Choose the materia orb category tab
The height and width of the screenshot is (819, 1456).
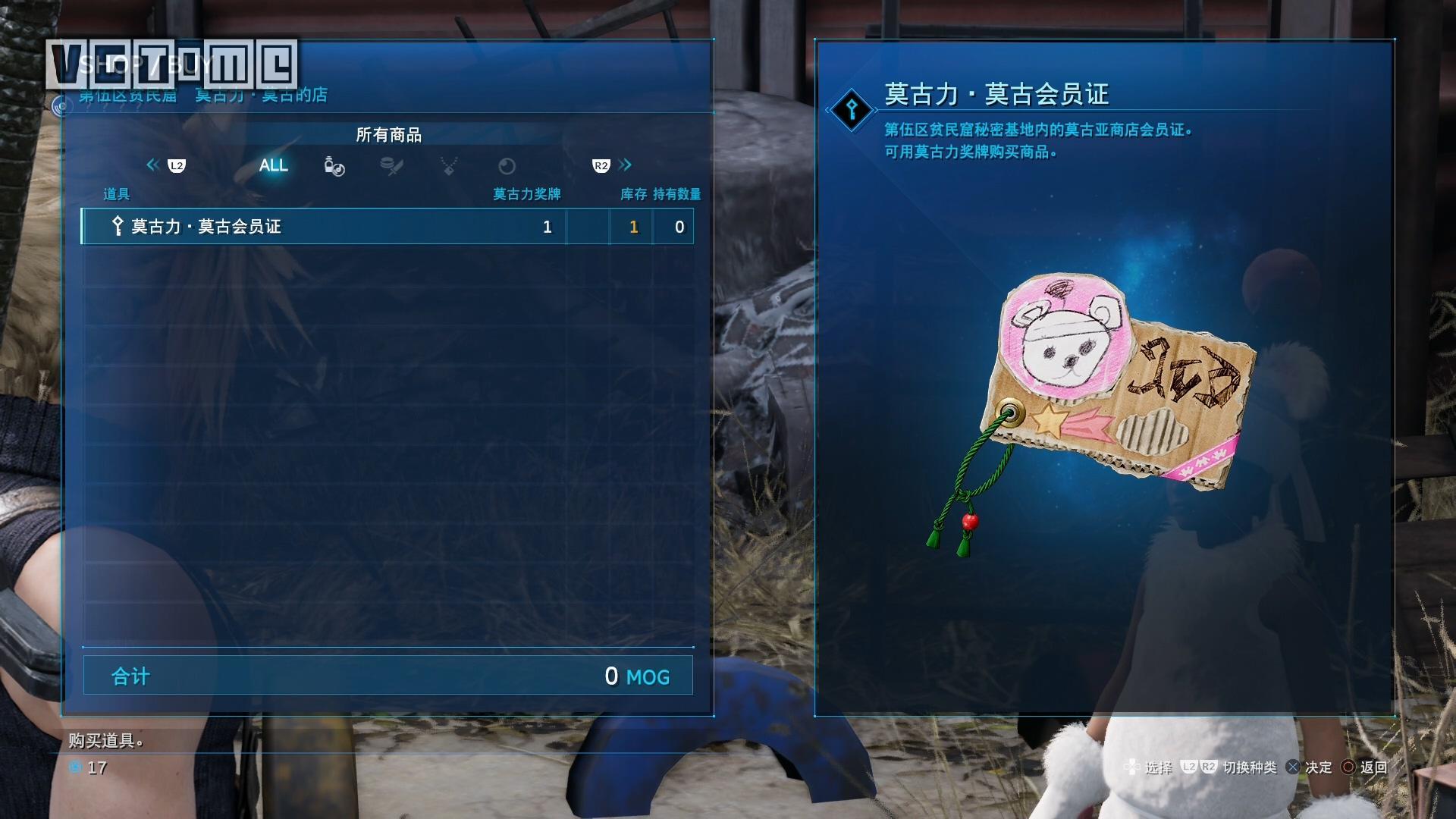507,166
